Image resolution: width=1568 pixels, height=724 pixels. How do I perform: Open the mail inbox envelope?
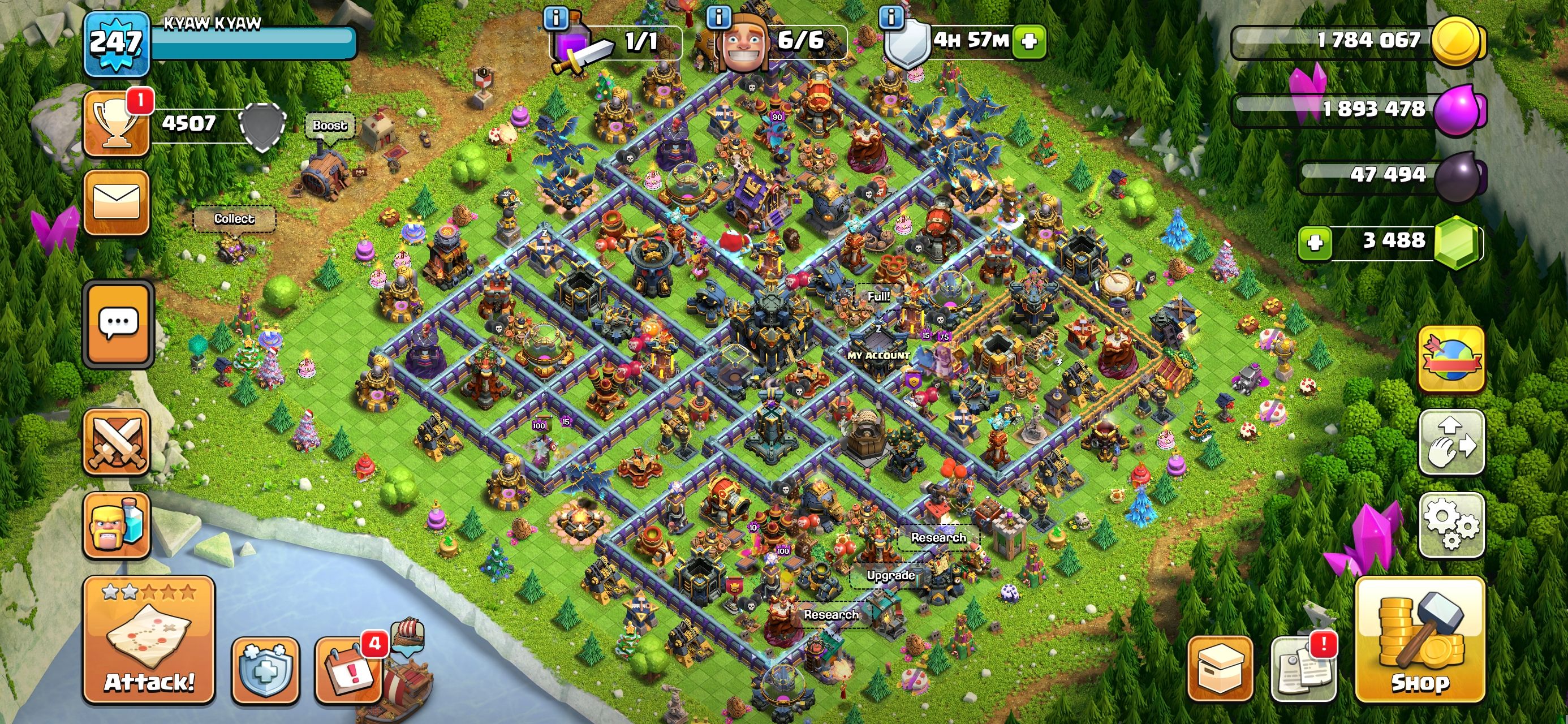pyautogui.click(x=117, y=202)
